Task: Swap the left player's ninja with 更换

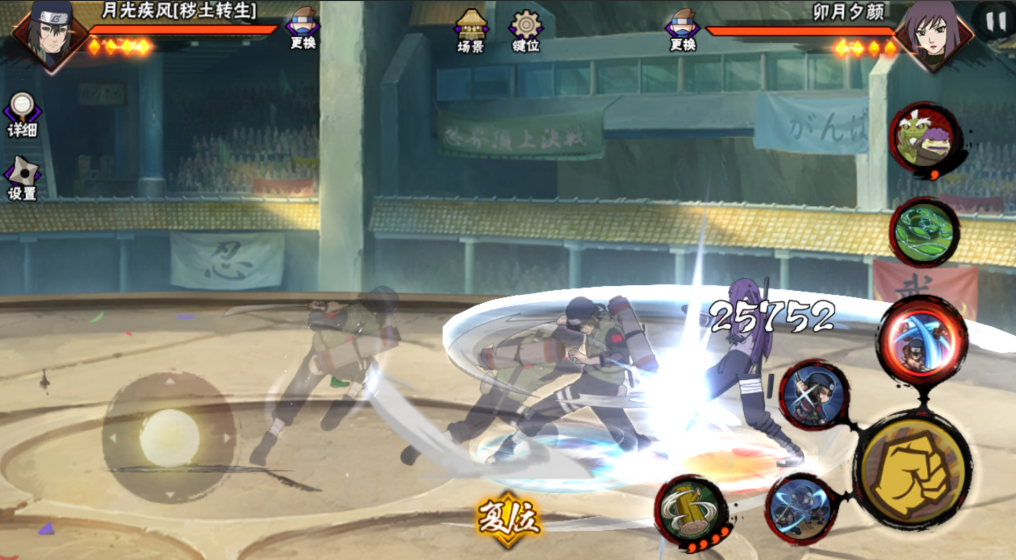Action: (x=303, y=29)
